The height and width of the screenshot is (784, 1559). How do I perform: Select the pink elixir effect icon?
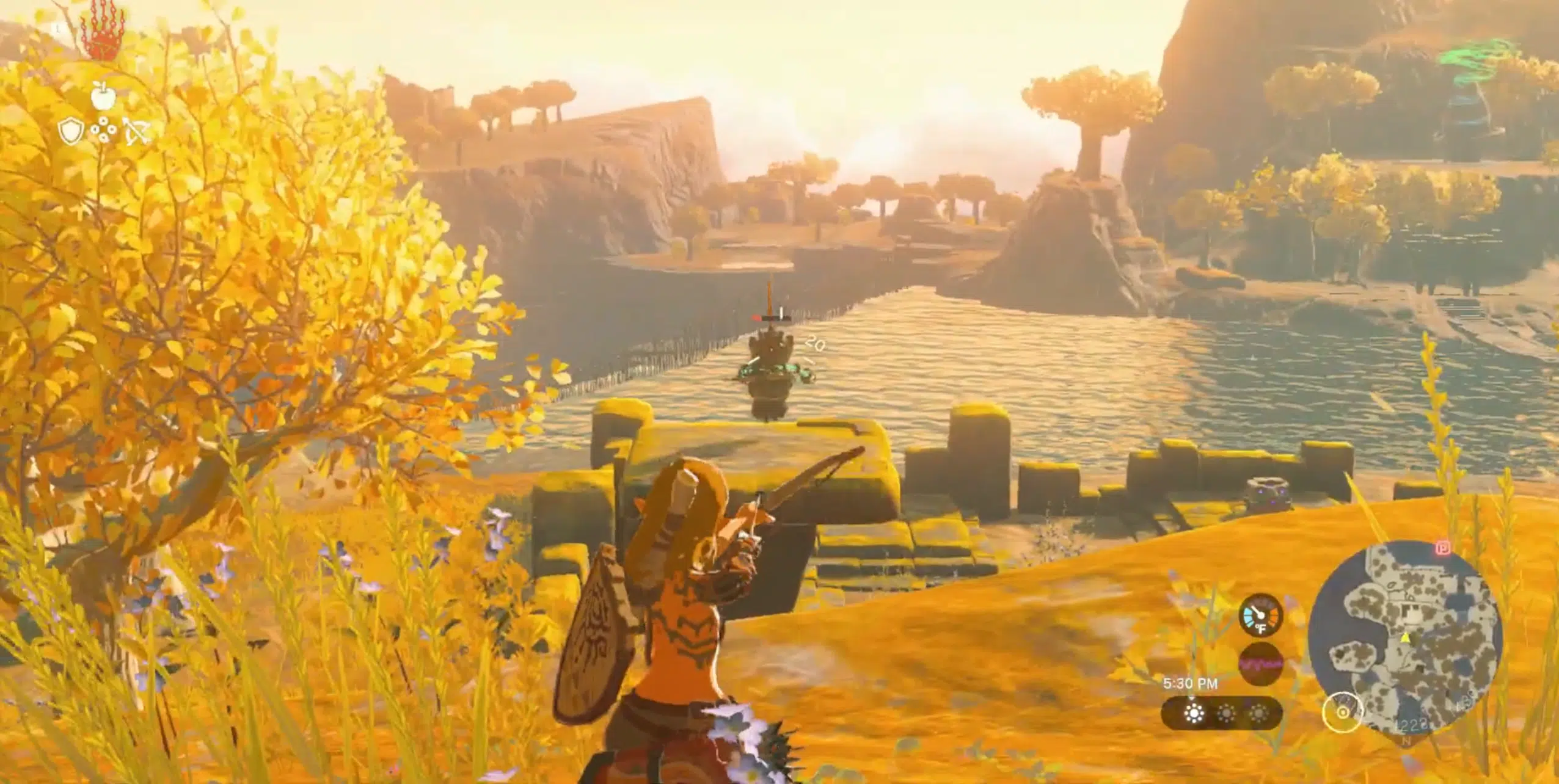[x=1261, y=663]
